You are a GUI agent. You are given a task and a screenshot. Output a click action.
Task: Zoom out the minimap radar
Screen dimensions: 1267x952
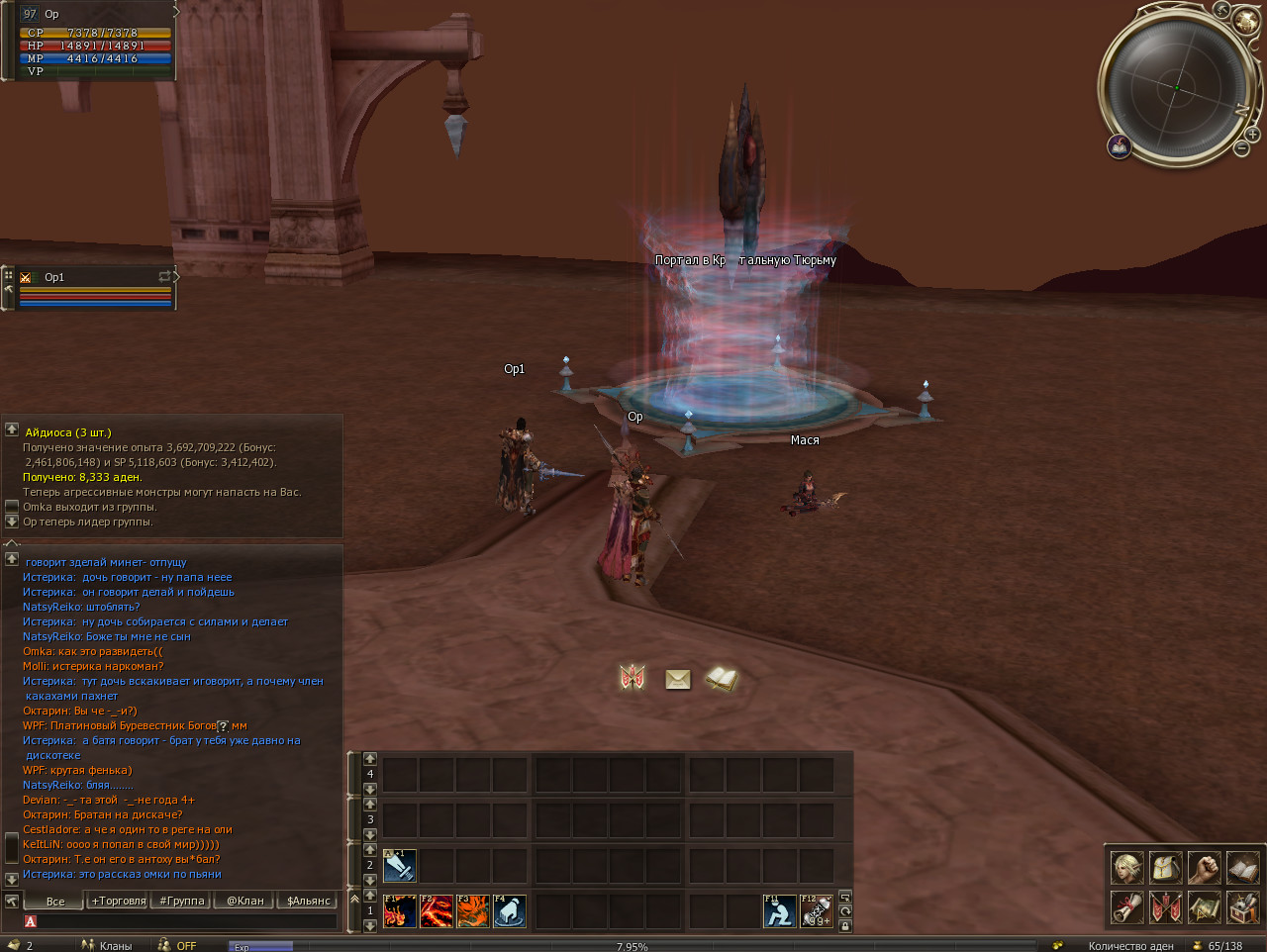pyautogui.click(x=1241, y=148)
